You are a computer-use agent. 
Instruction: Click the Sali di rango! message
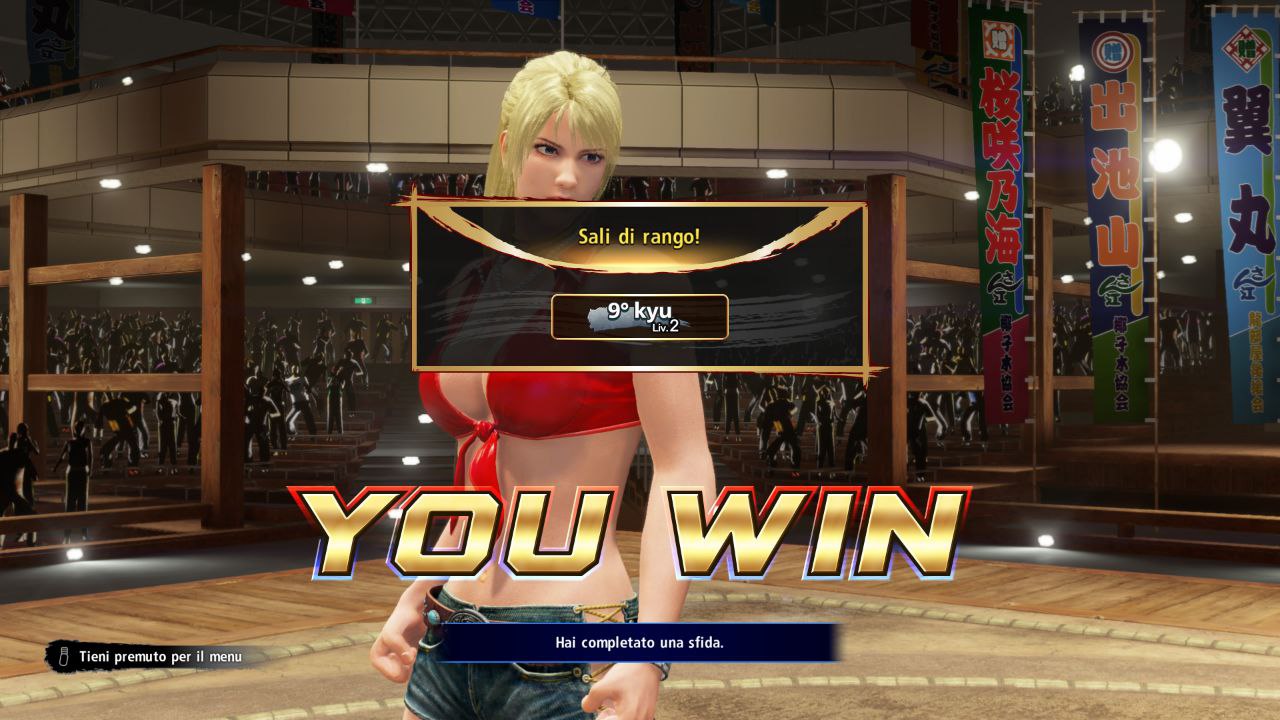tap(638, 238)
